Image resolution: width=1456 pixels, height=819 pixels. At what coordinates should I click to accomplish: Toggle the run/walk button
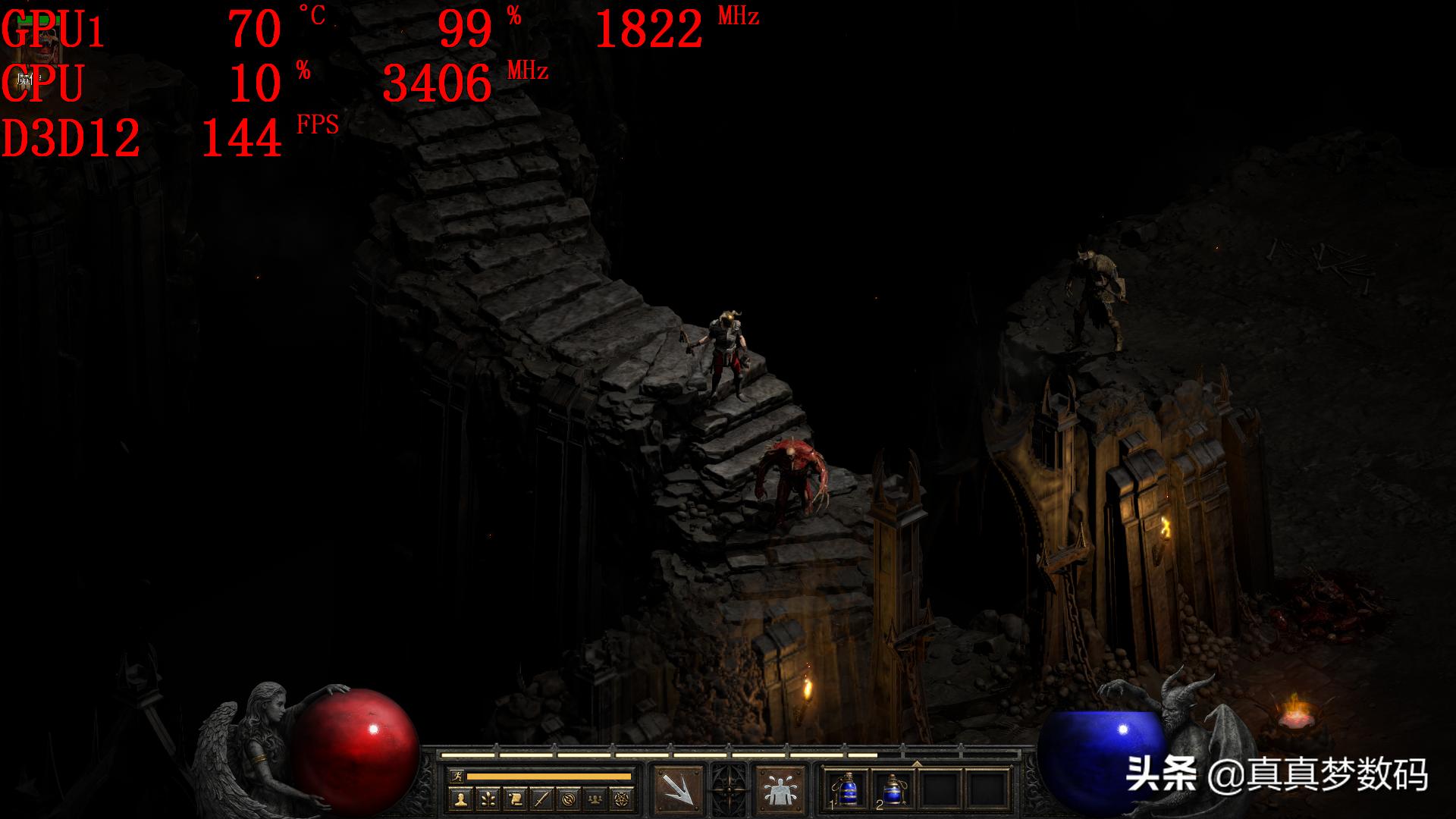(x=457, y=776)
